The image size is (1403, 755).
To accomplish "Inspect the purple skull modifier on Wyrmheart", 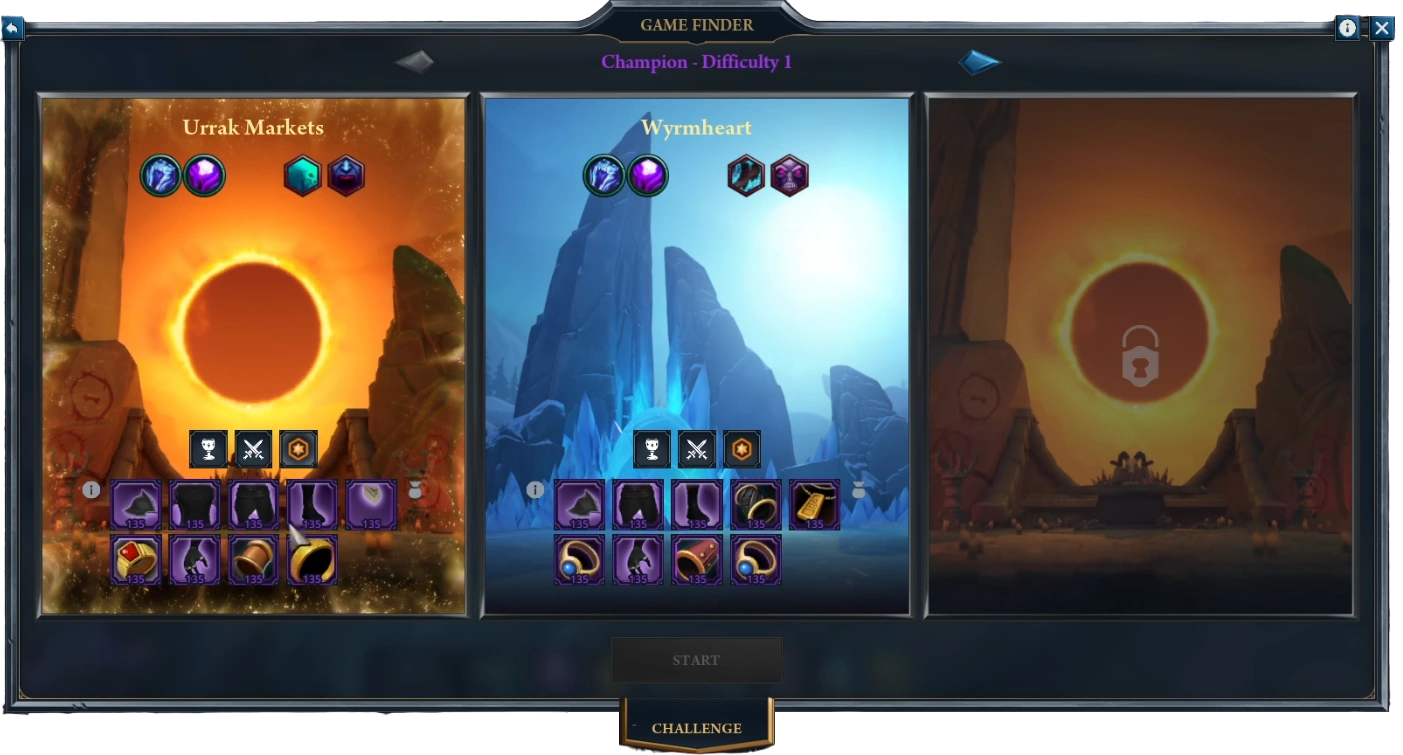I will coord(789,176).
